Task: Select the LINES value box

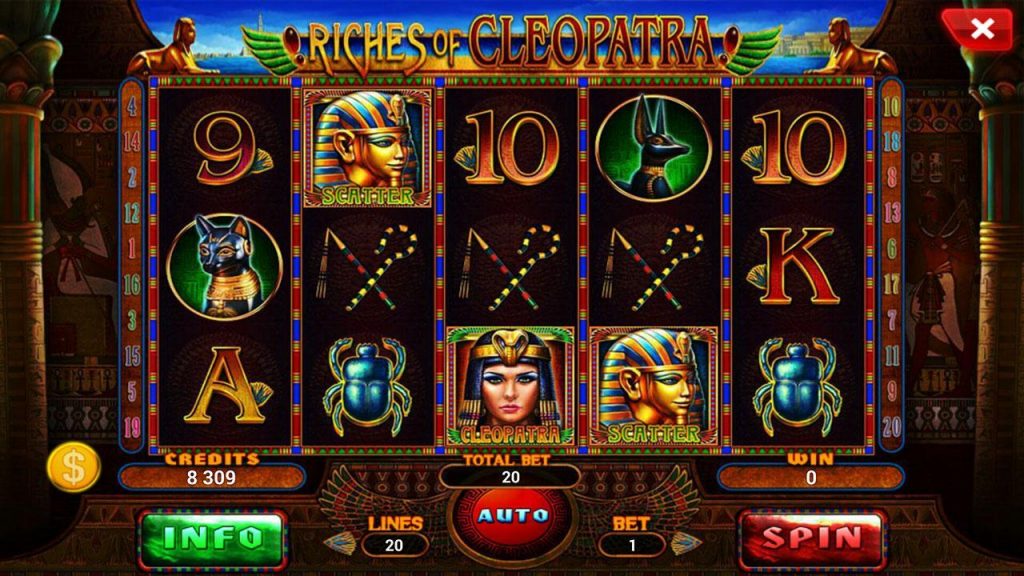Action: click(395, 544)
